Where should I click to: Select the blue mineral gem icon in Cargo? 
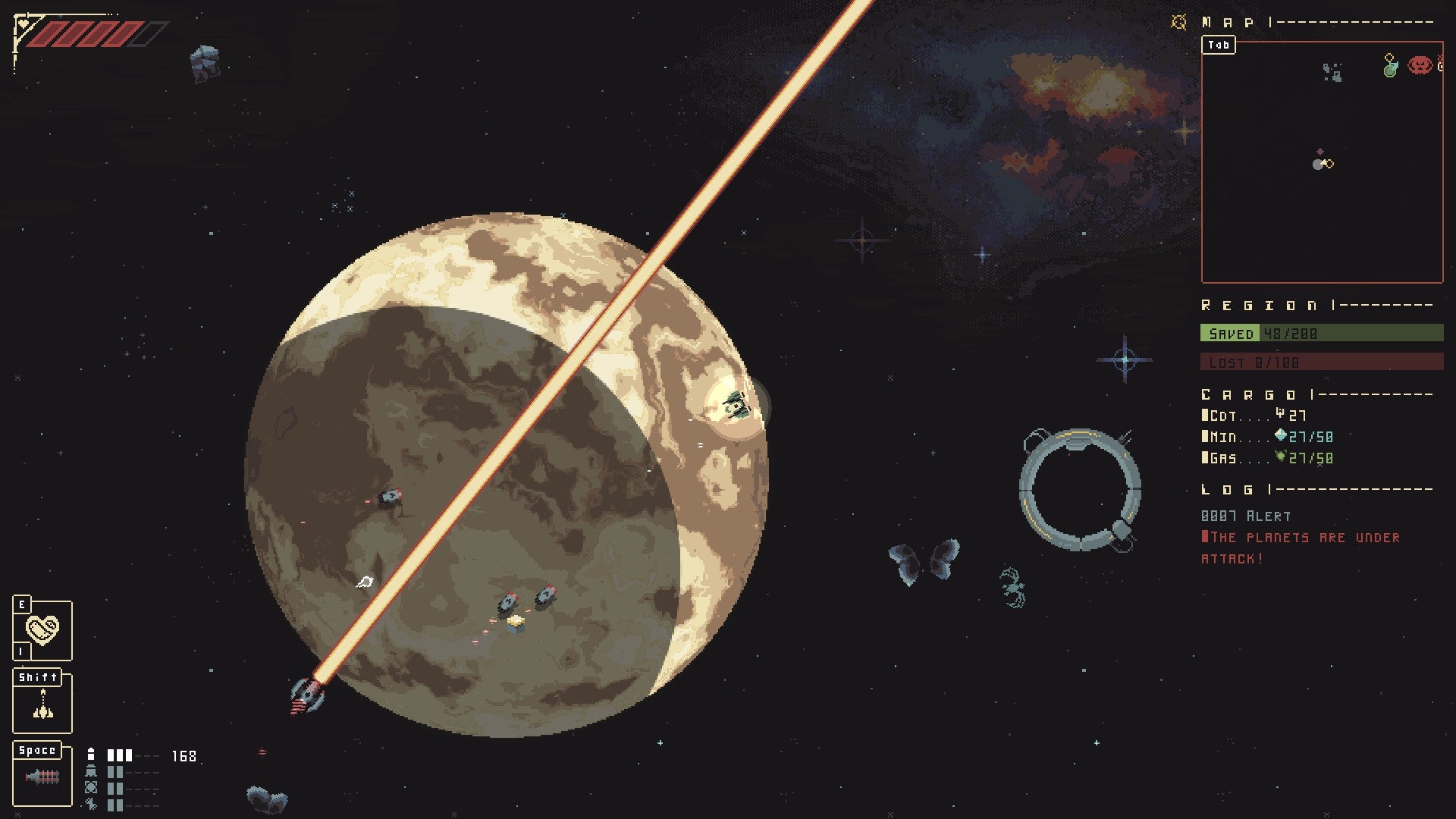1279,437
